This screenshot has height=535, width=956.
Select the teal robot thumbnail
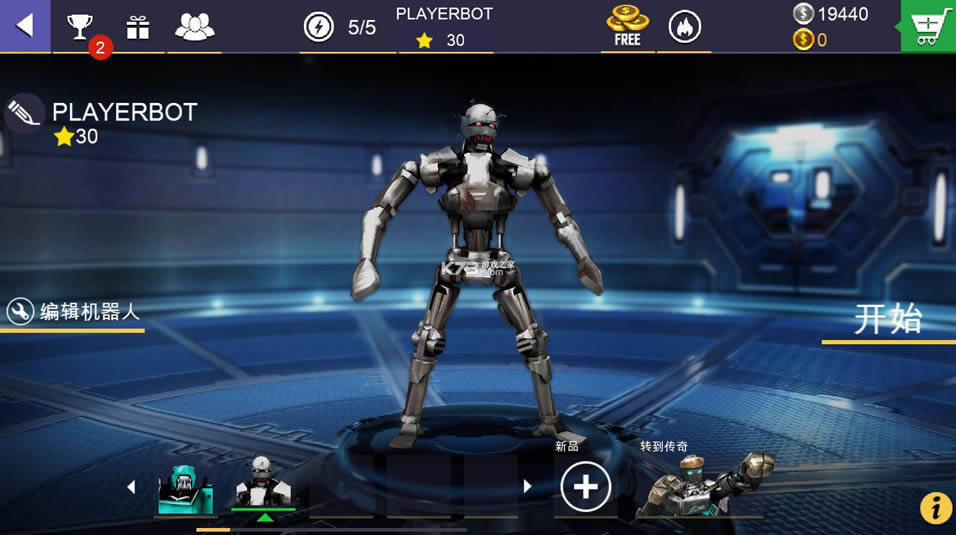186,489
